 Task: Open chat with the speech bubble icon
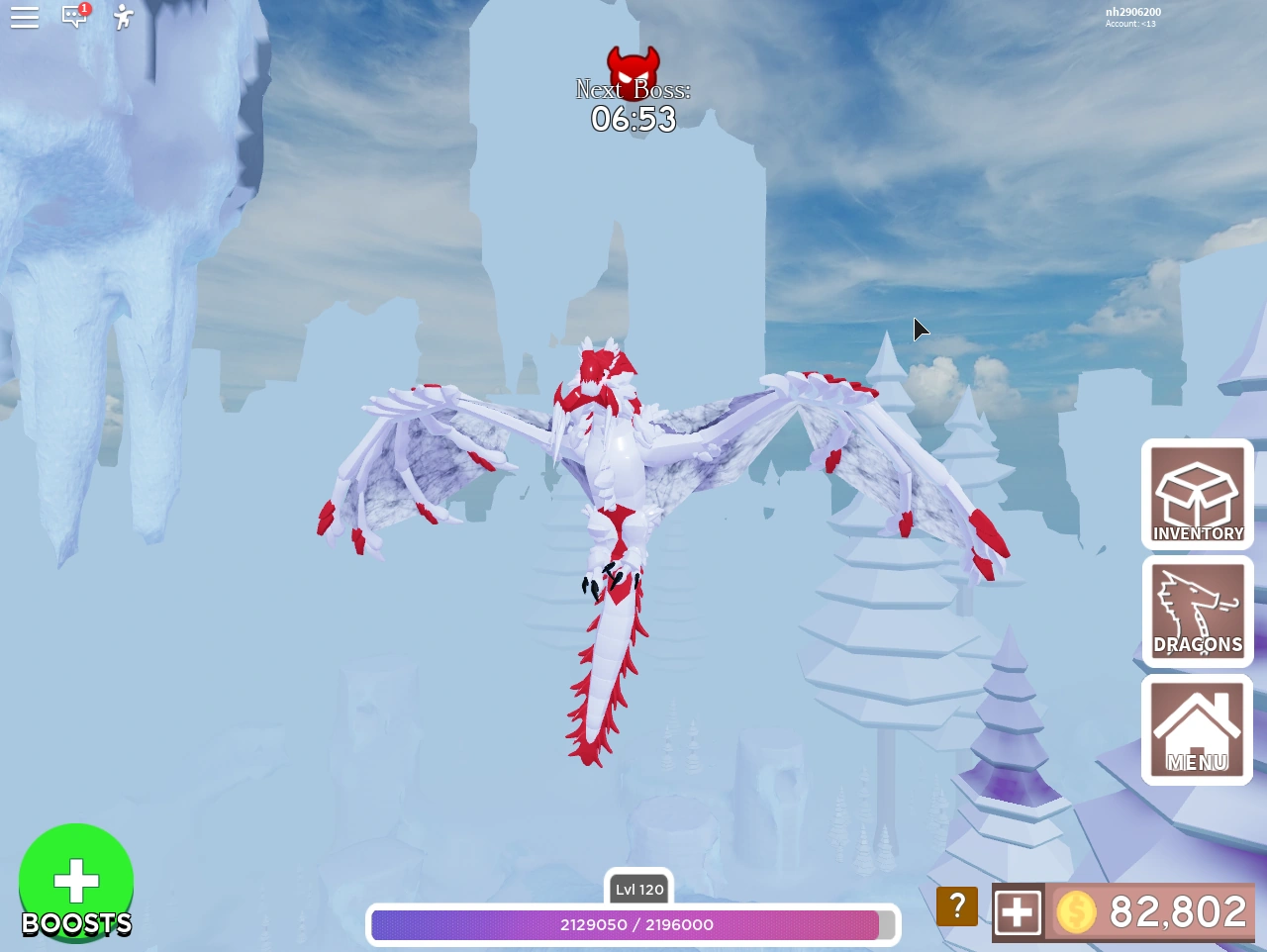(75, 18)
